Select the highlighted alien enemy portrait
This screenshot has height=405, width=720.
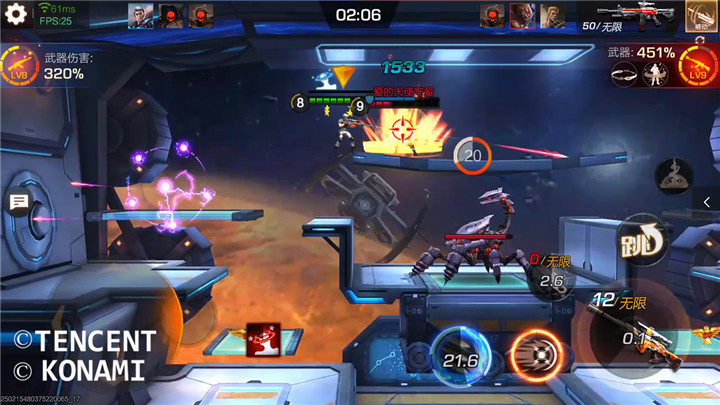coord(522,15)
